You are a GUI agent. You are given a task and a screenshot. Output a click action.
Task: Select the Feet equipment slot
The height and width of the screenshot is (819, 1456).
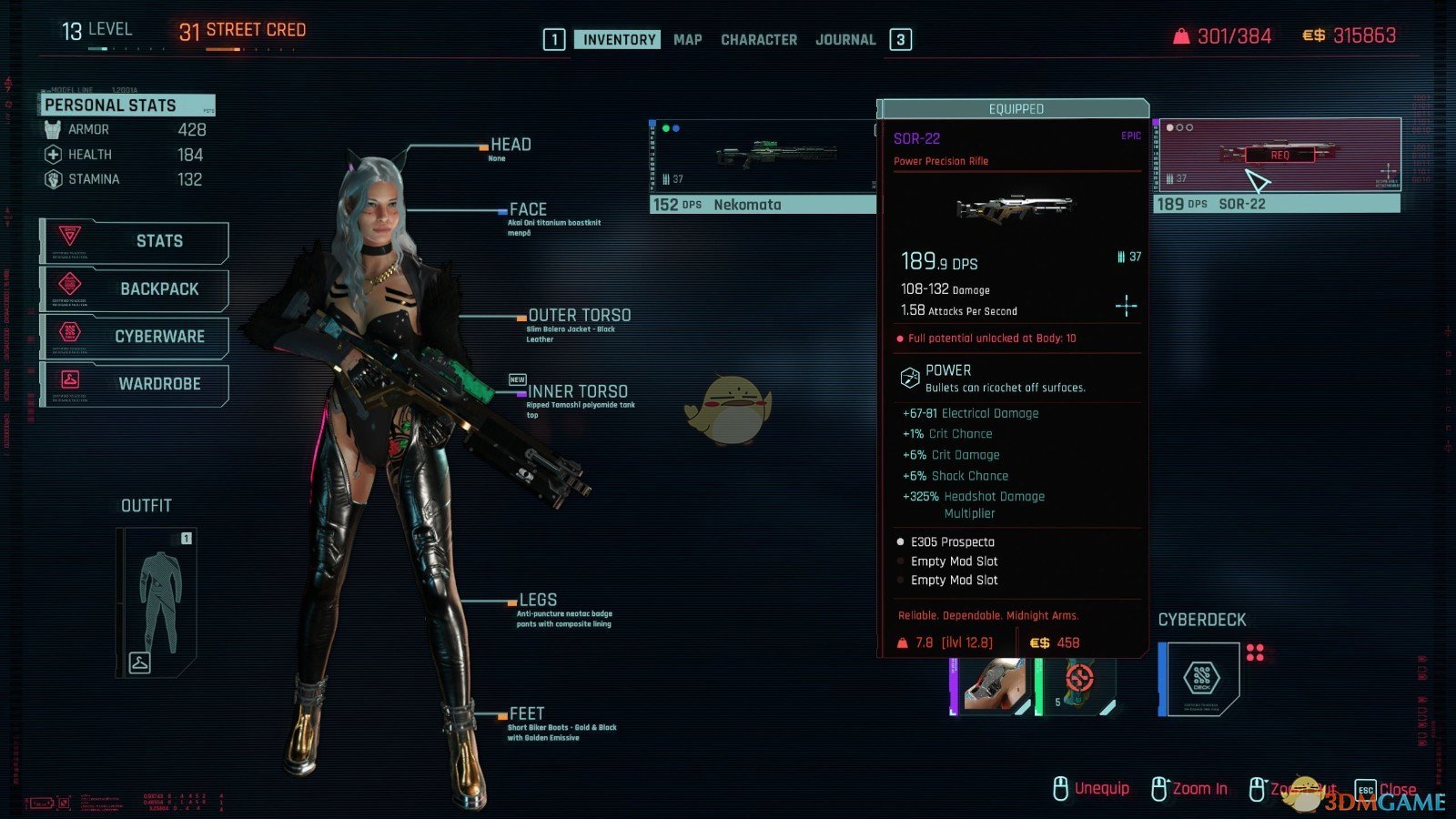click(526, 713)
